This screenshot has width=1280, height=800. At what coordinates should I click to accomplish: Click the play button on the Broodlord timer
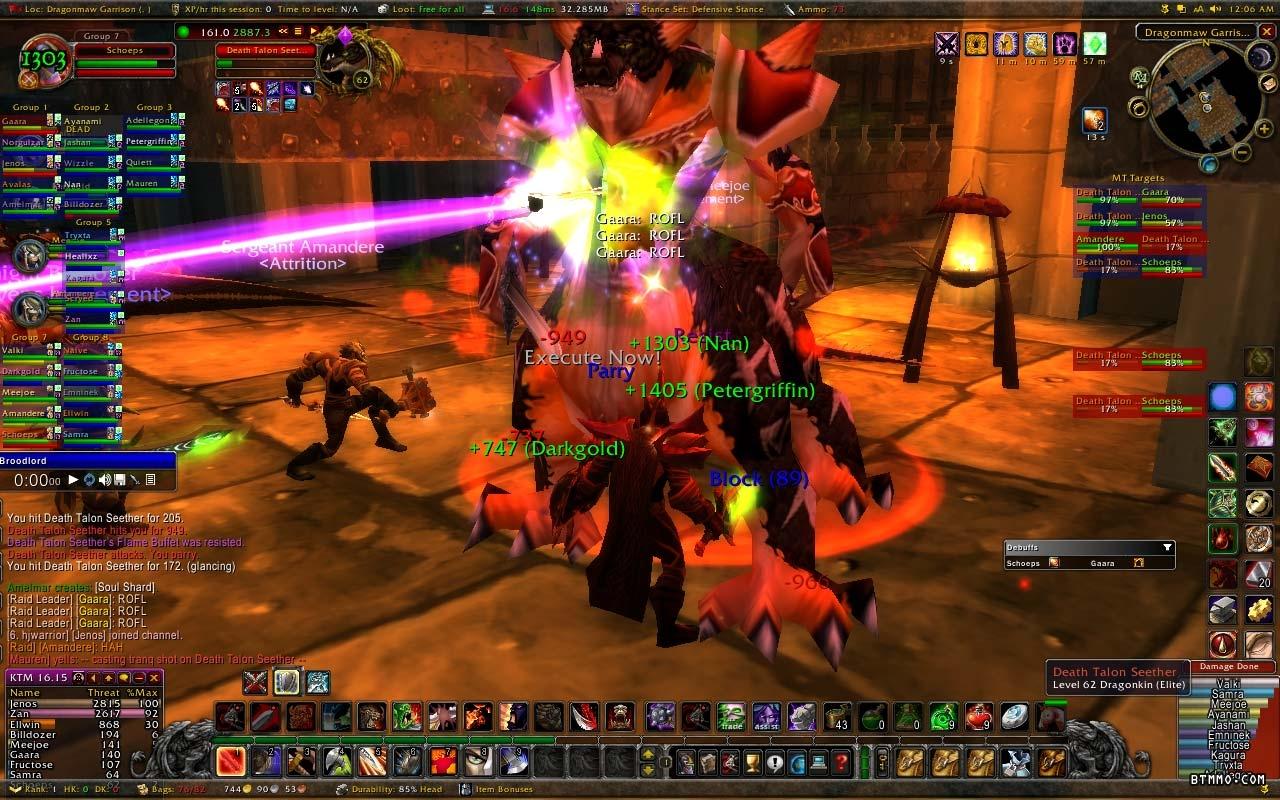(72, 480)
